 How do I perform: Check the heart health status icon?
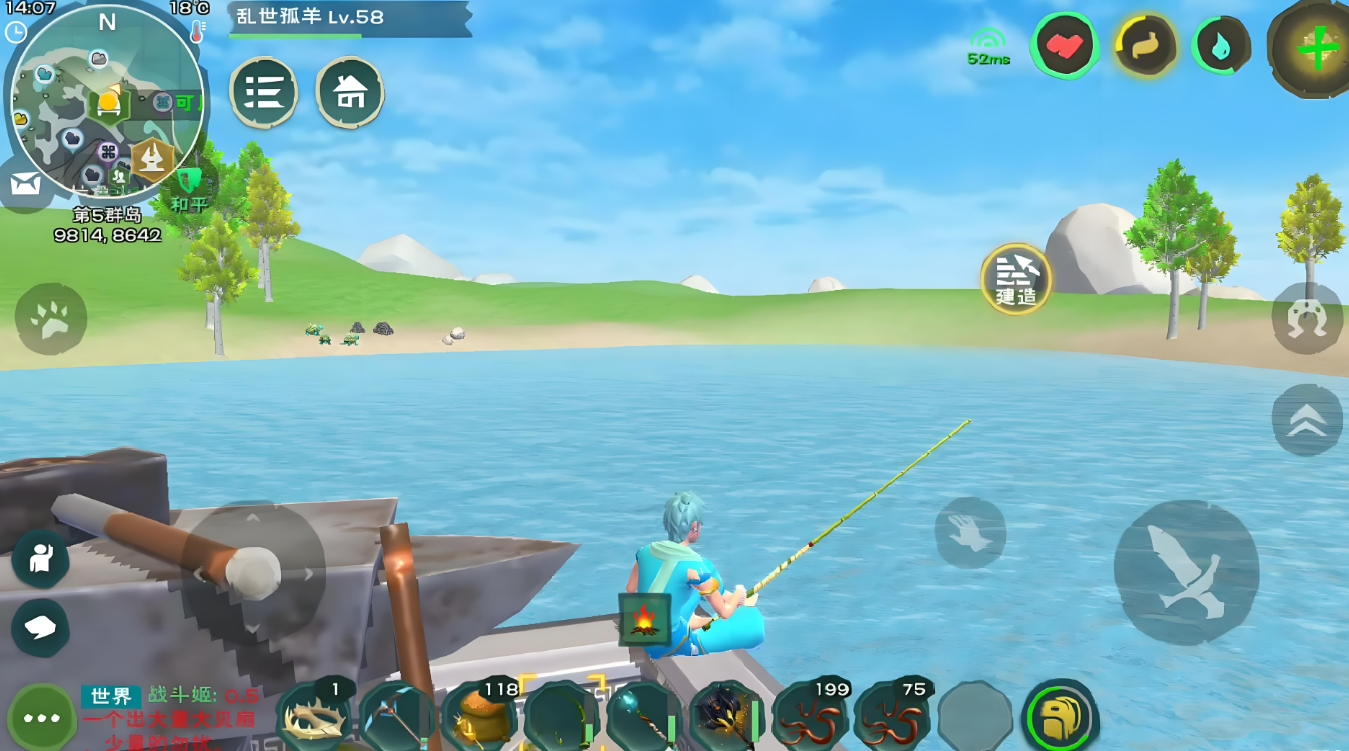coord(1064,45)
